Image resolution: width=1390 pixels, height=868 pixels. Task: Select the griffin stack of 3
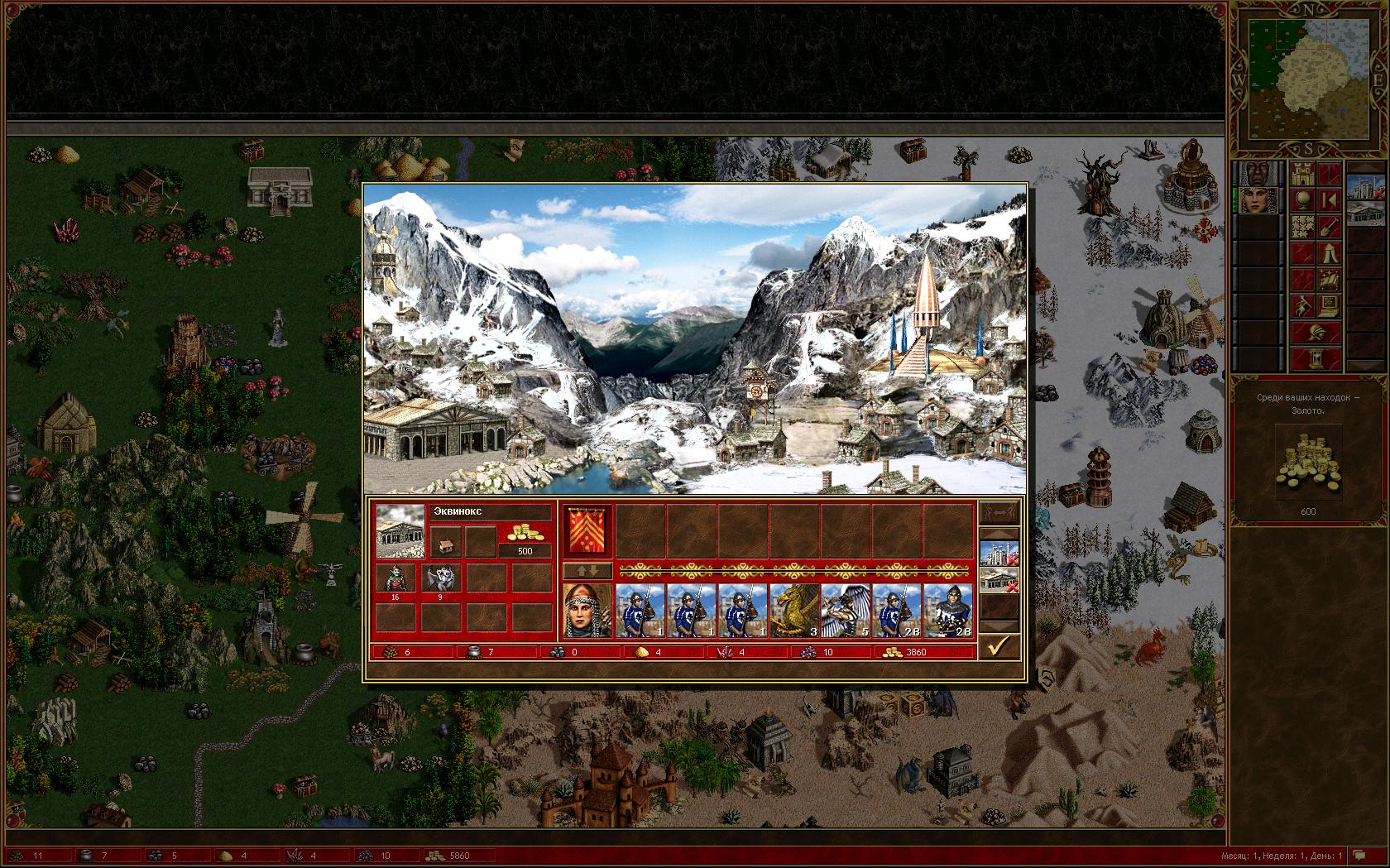794,611
